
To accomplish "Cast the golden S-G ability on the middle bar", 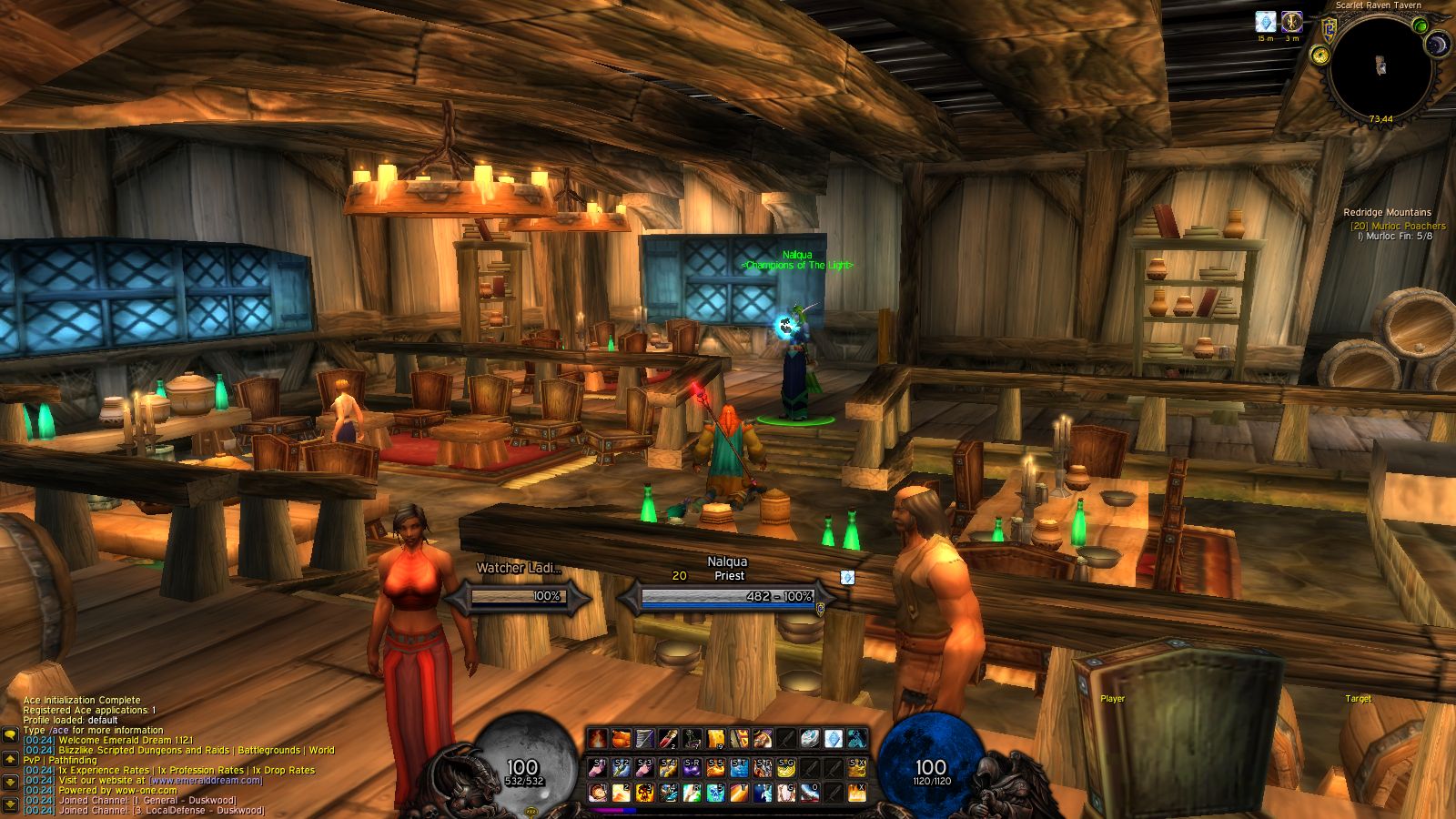I will [x=784, y=767].
